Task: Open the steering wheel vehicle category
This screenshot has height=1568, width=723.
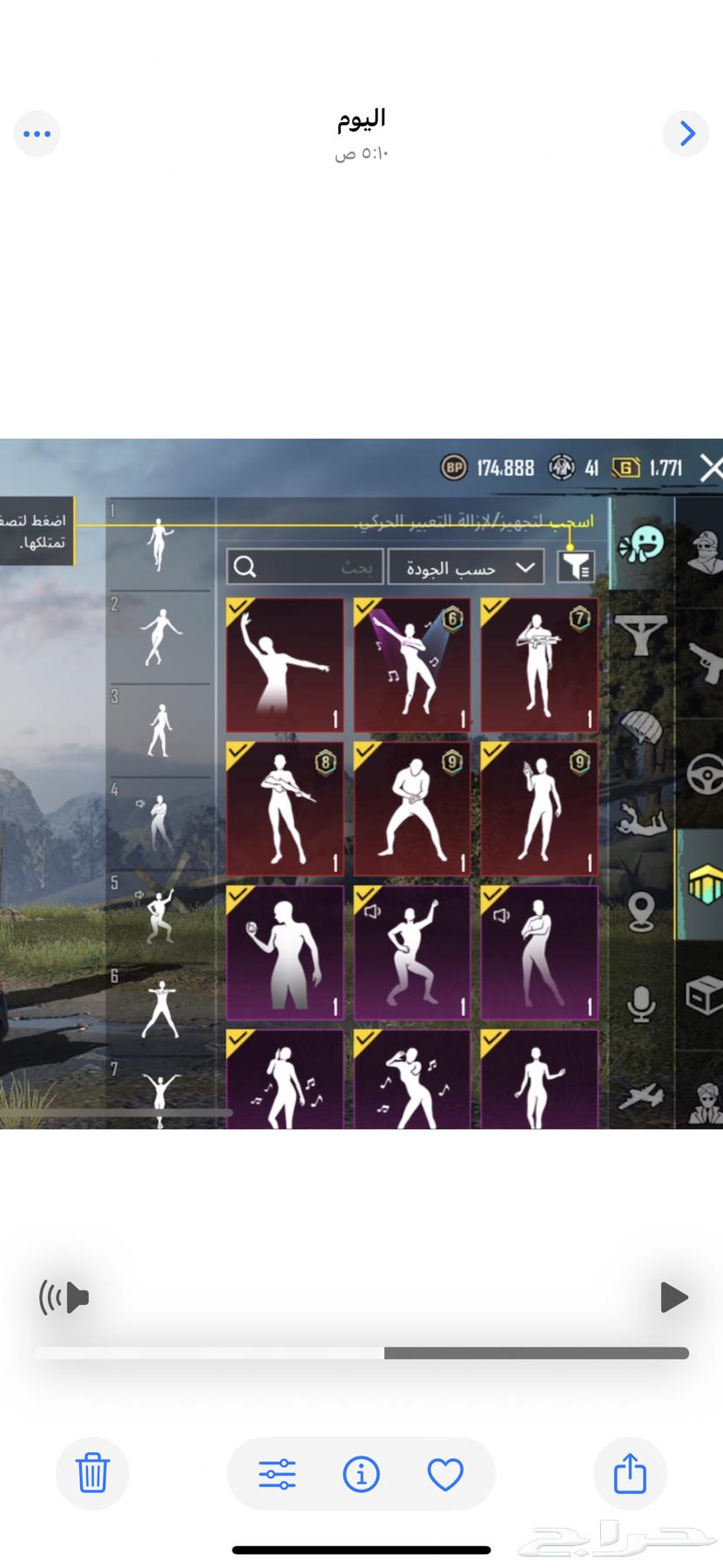Action: click(x=704, y=774)
